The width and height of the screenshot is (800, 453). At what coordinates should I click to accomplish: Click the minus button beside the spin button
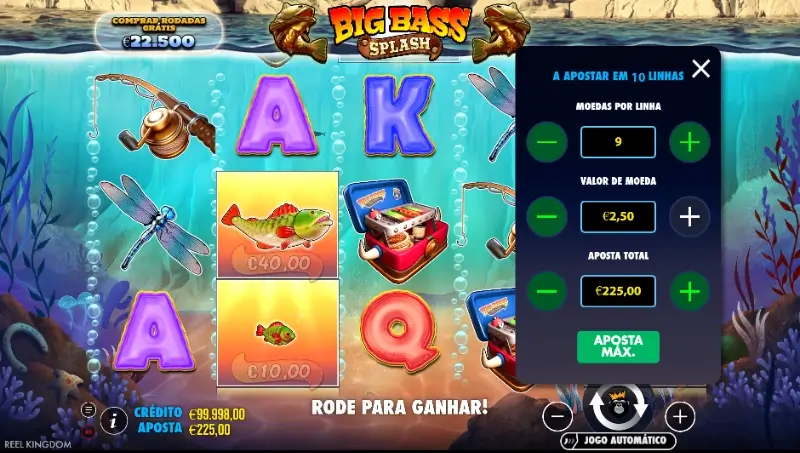click(x=558, y=416)
